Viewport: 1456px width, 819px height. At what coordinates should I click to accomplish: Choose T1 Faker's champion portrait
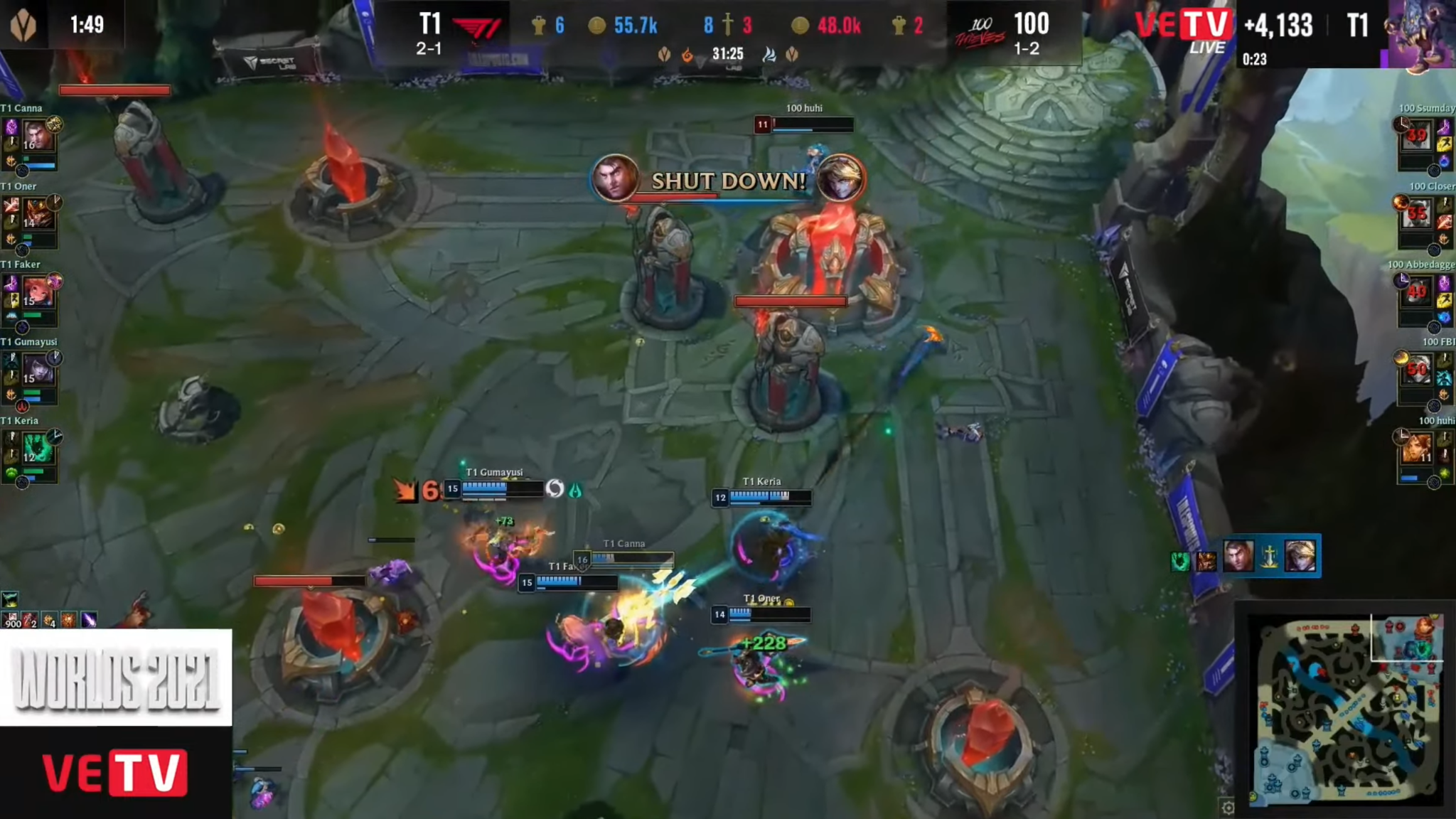point(38,291)
